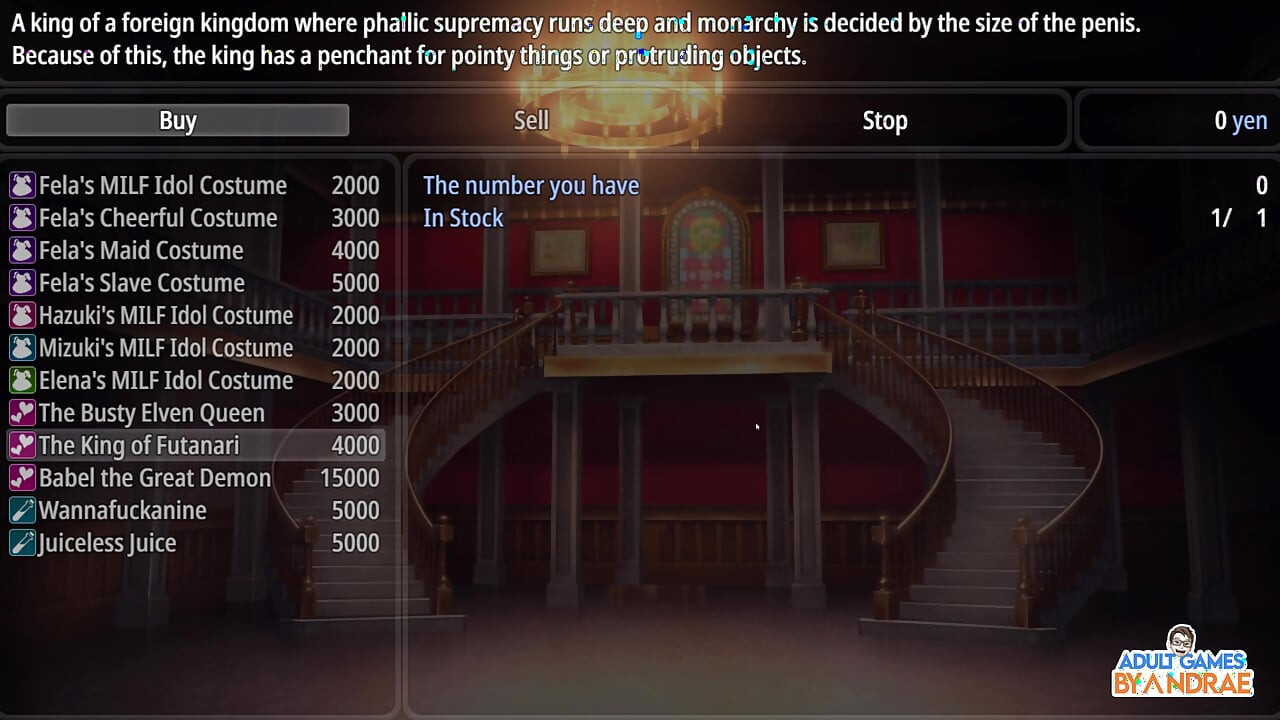Click the blue dress icon beside Mizuki's MILF Idol Costume
The height and width of the screenshot is (720, 1280).
23,348
